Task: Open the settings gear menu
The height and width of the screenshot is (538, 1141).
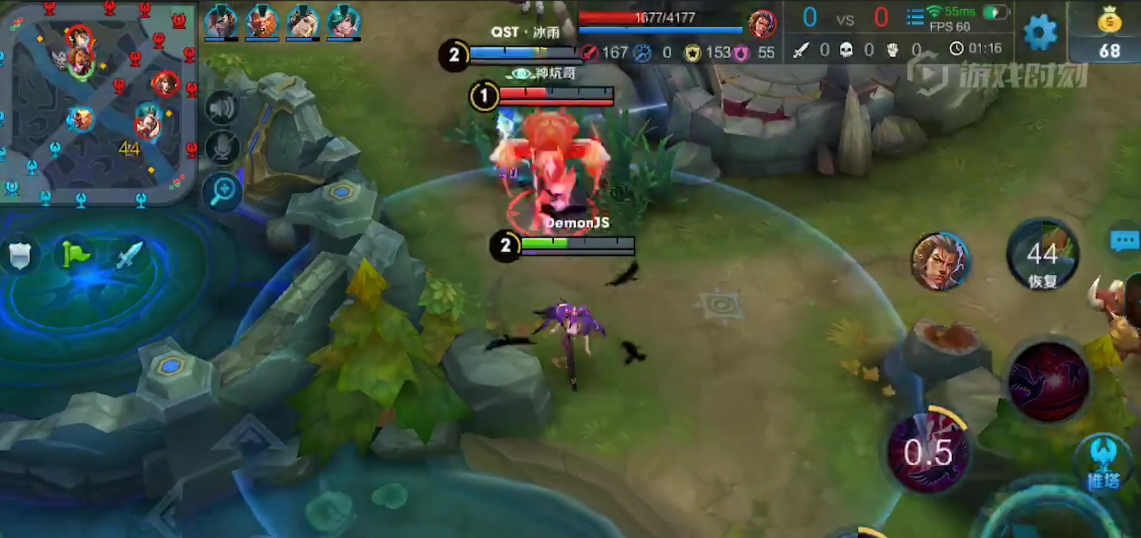Action: (1040, 32)
